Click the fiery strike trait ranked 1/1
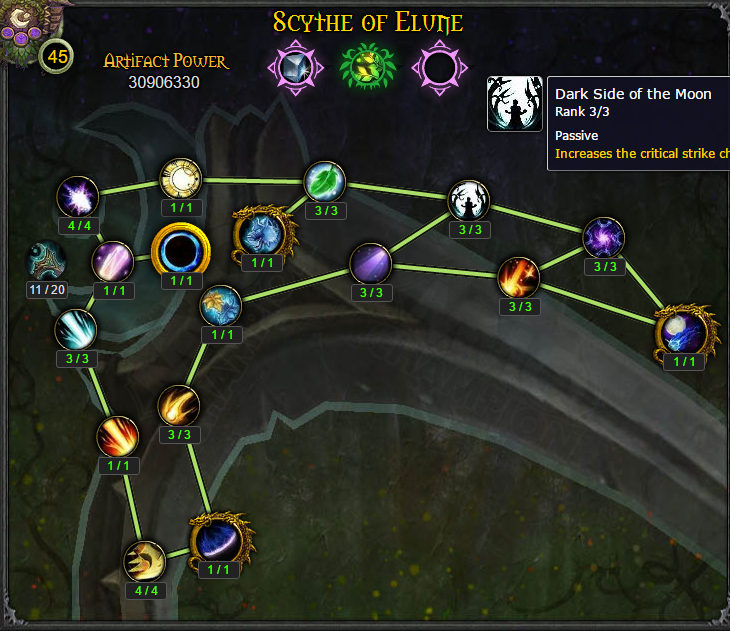 pos(118,436)
